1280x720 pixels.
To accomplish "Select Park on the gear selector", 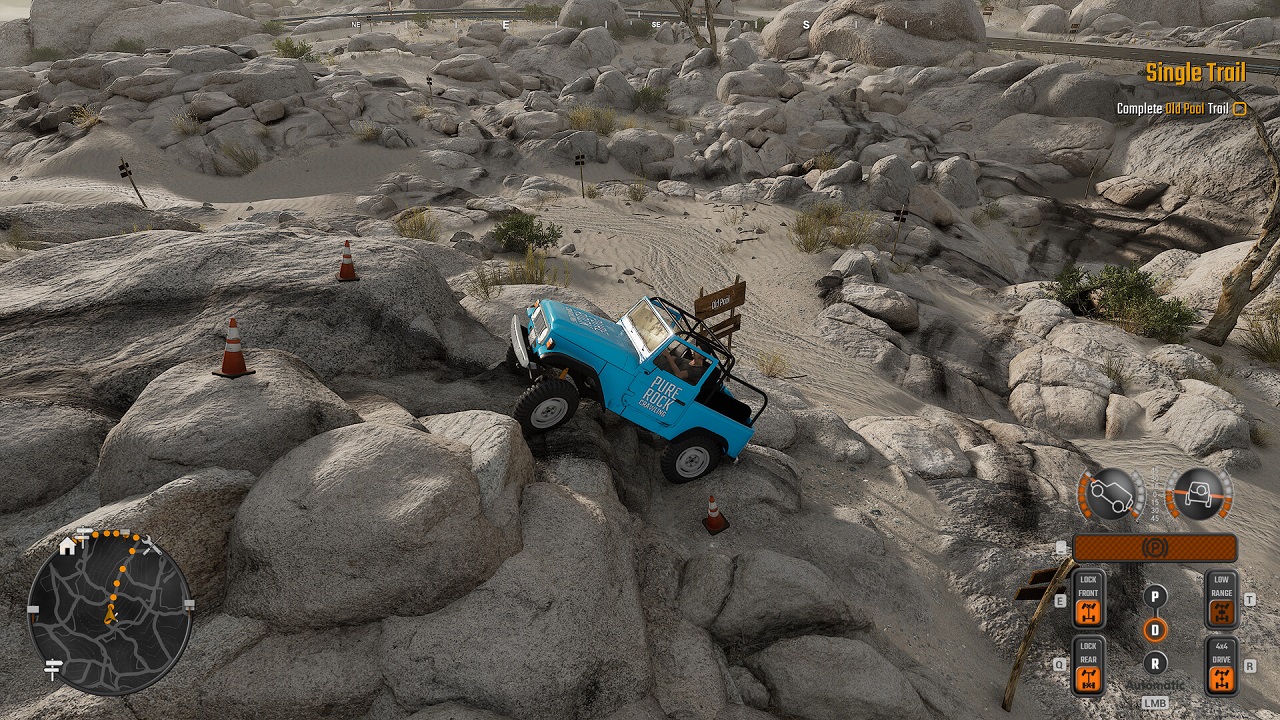I will tap(1155, 595).
